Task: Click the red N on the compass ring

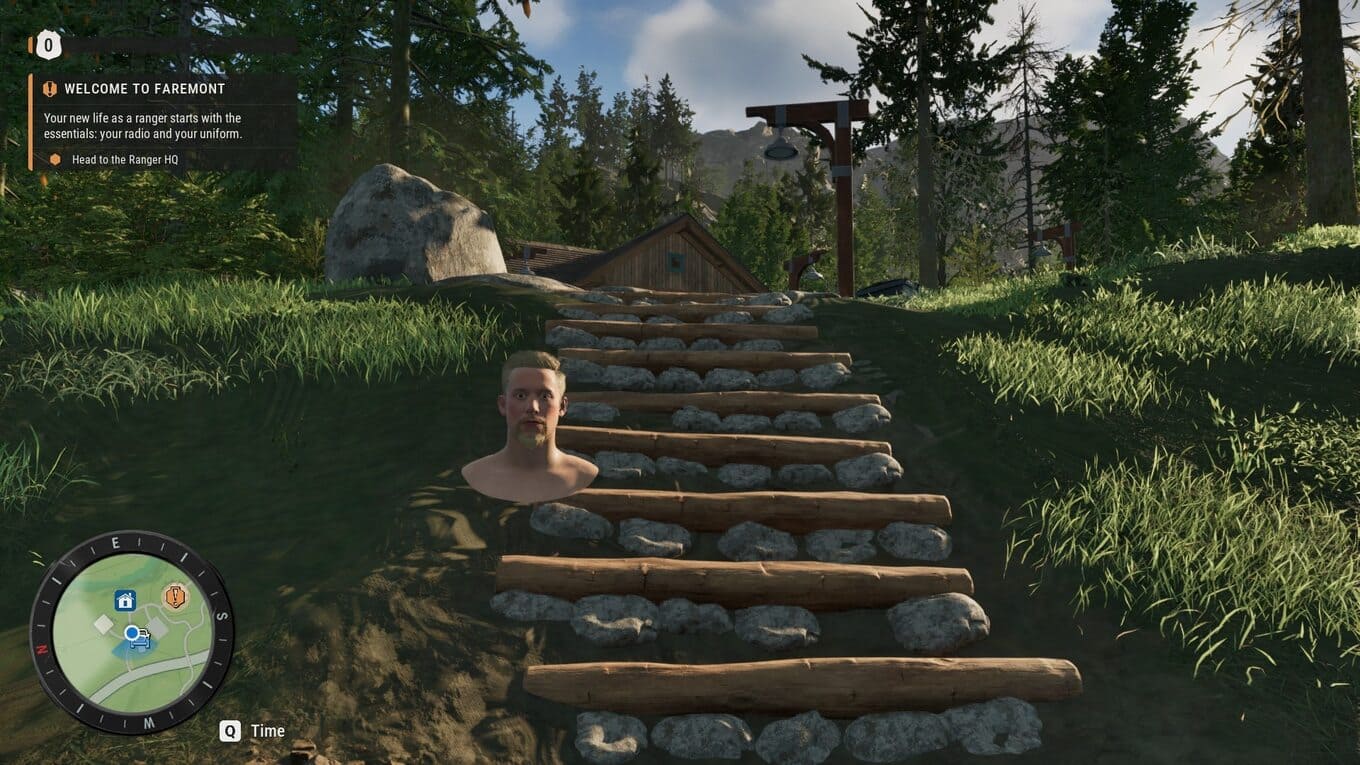Action: 42,648
